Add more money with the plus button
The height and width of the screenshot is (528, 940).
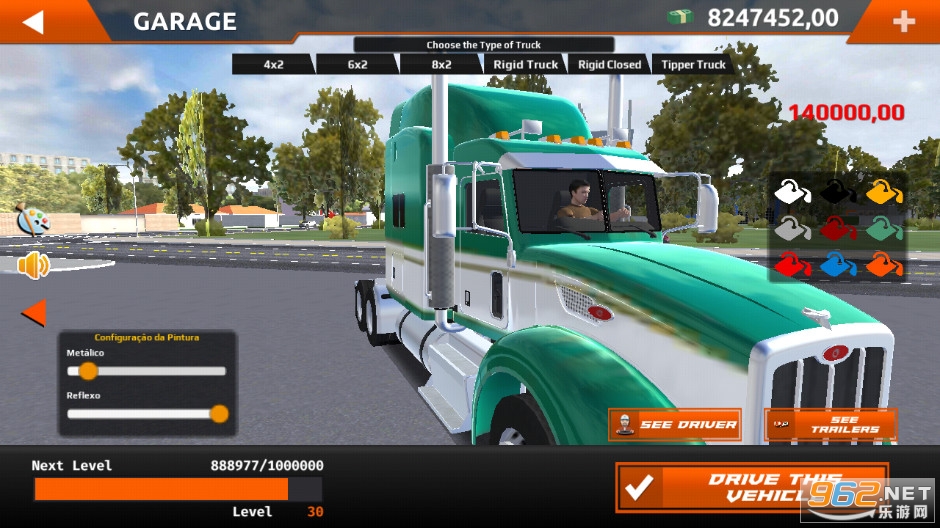point(903,21)
